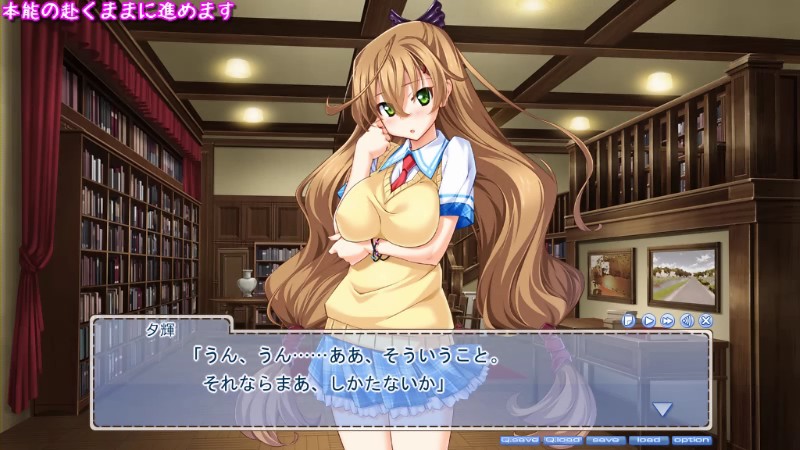Click the Q.save button
This screenshot has height=450, width=800.
tap(520, 439)
